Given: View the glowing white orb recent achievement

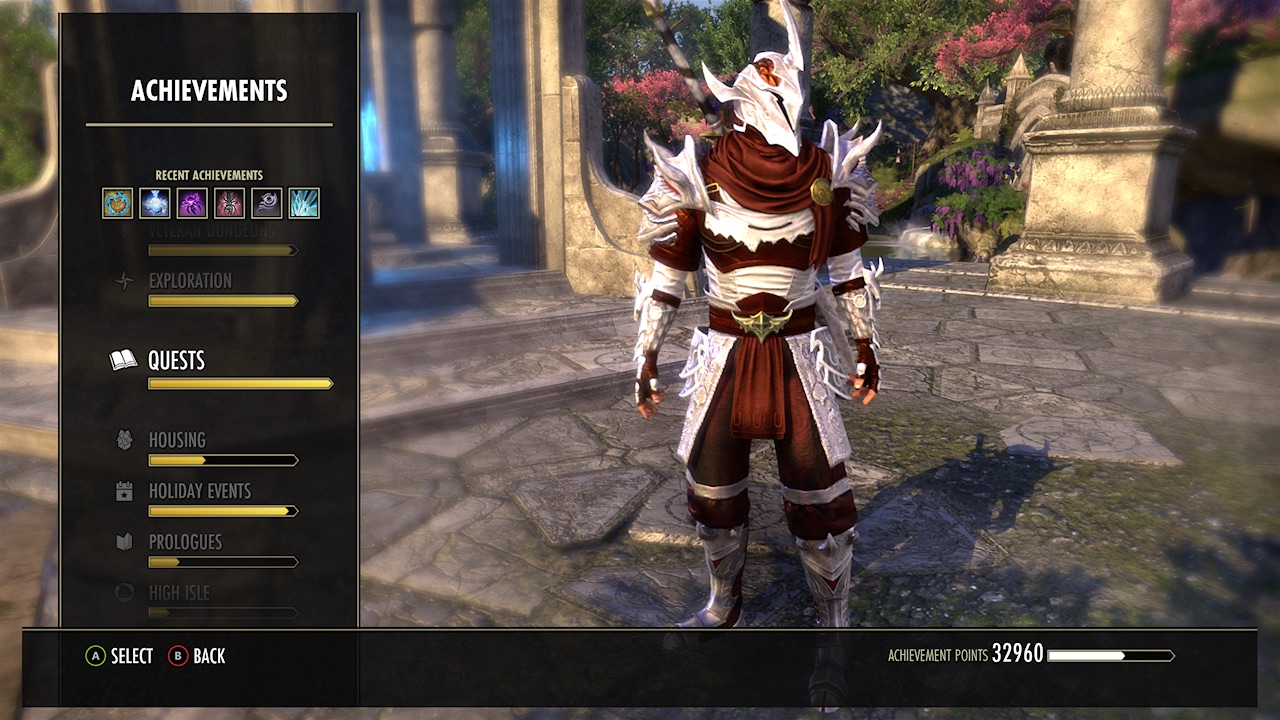Looking at the screenshot, I should pos(155,203).
